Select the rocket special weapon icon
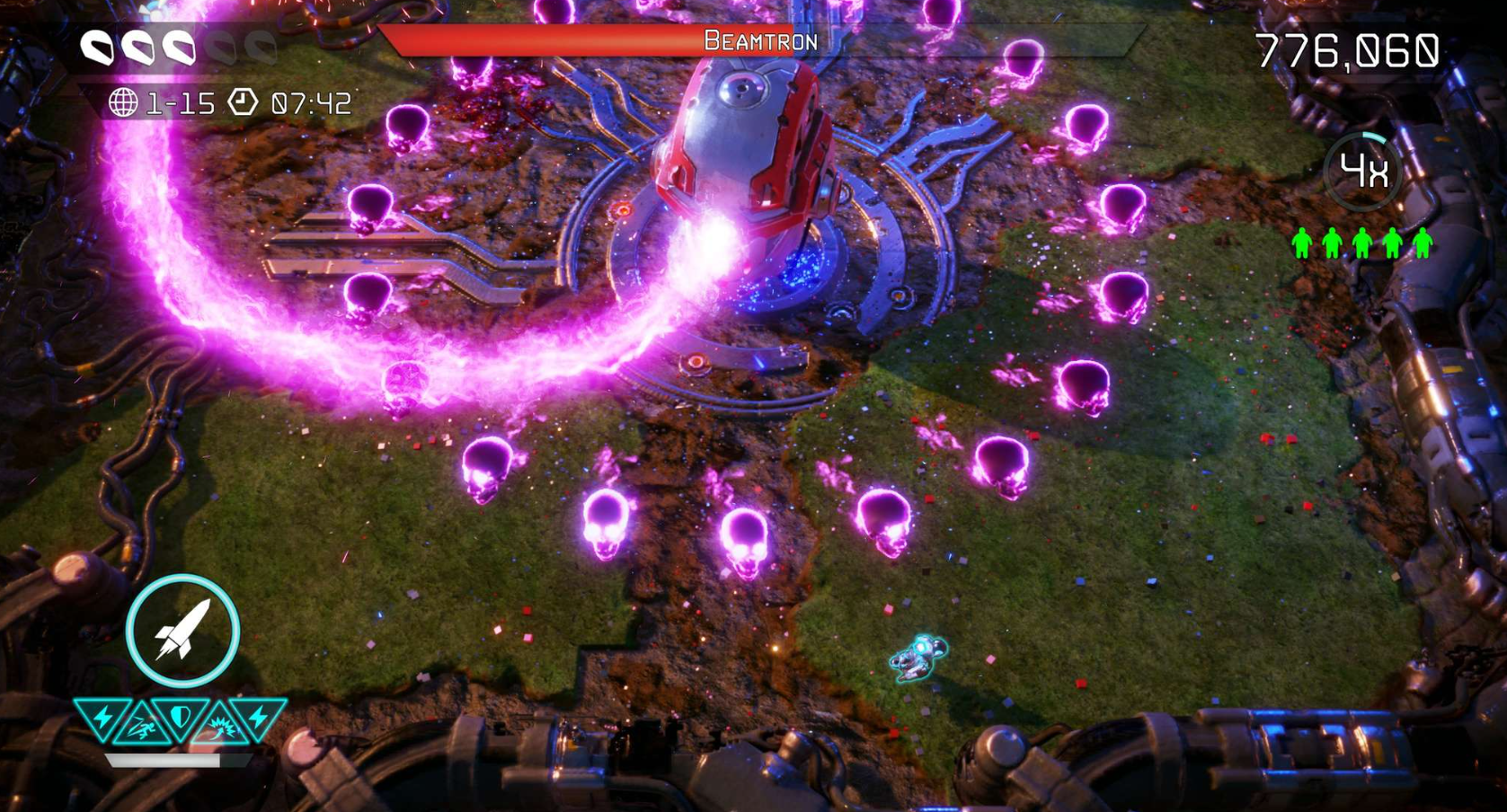The width and height of the screenshot is (1507, 812). (x=182, y=631)
